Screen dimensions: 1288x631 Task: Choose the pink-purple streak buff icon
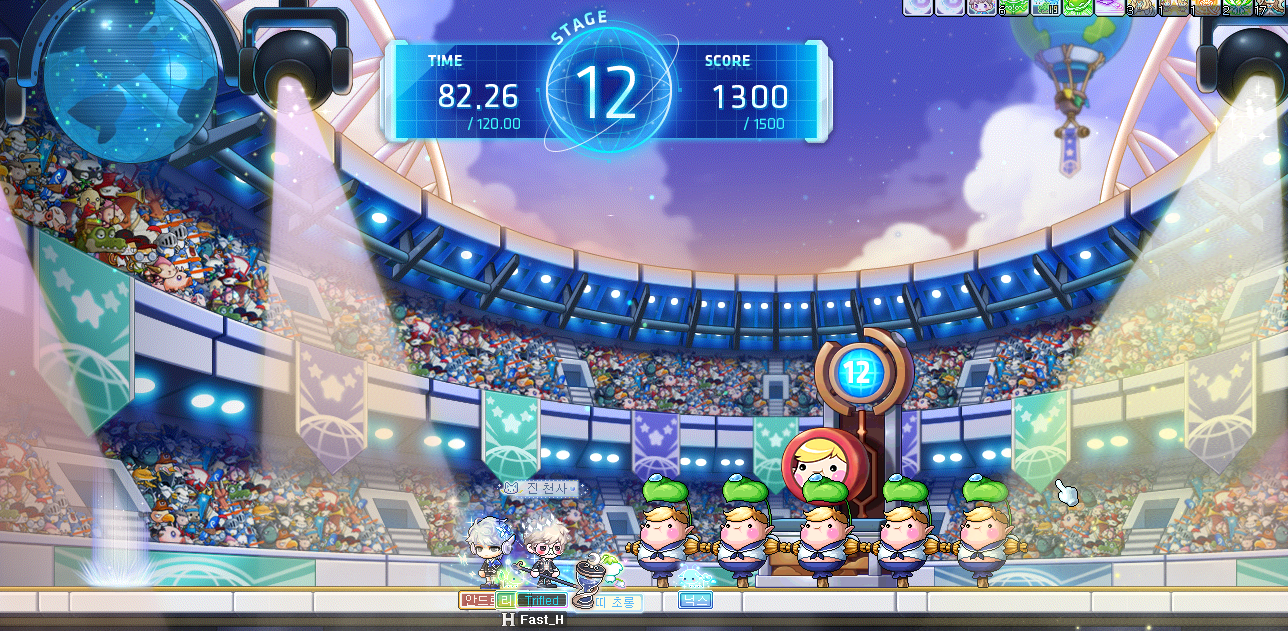(x=1109, y=7)
